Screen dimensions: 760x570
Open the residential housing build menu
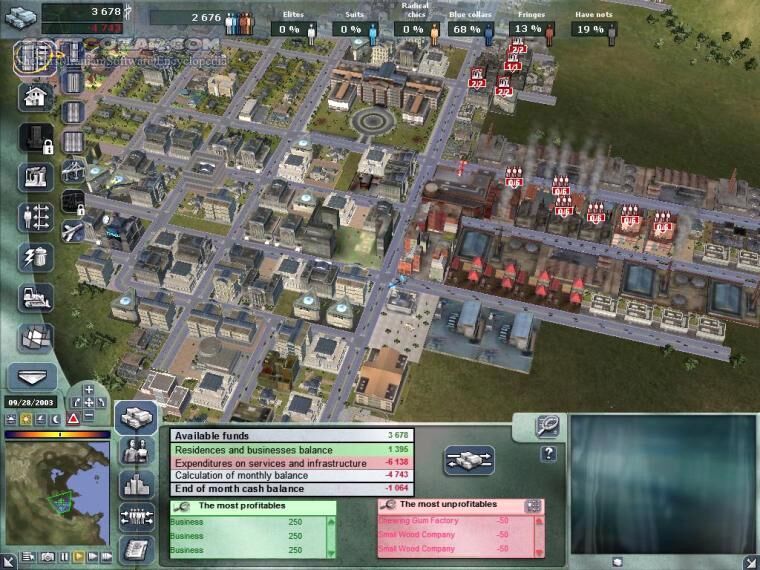pyautogui.click(x=35, y=97)
